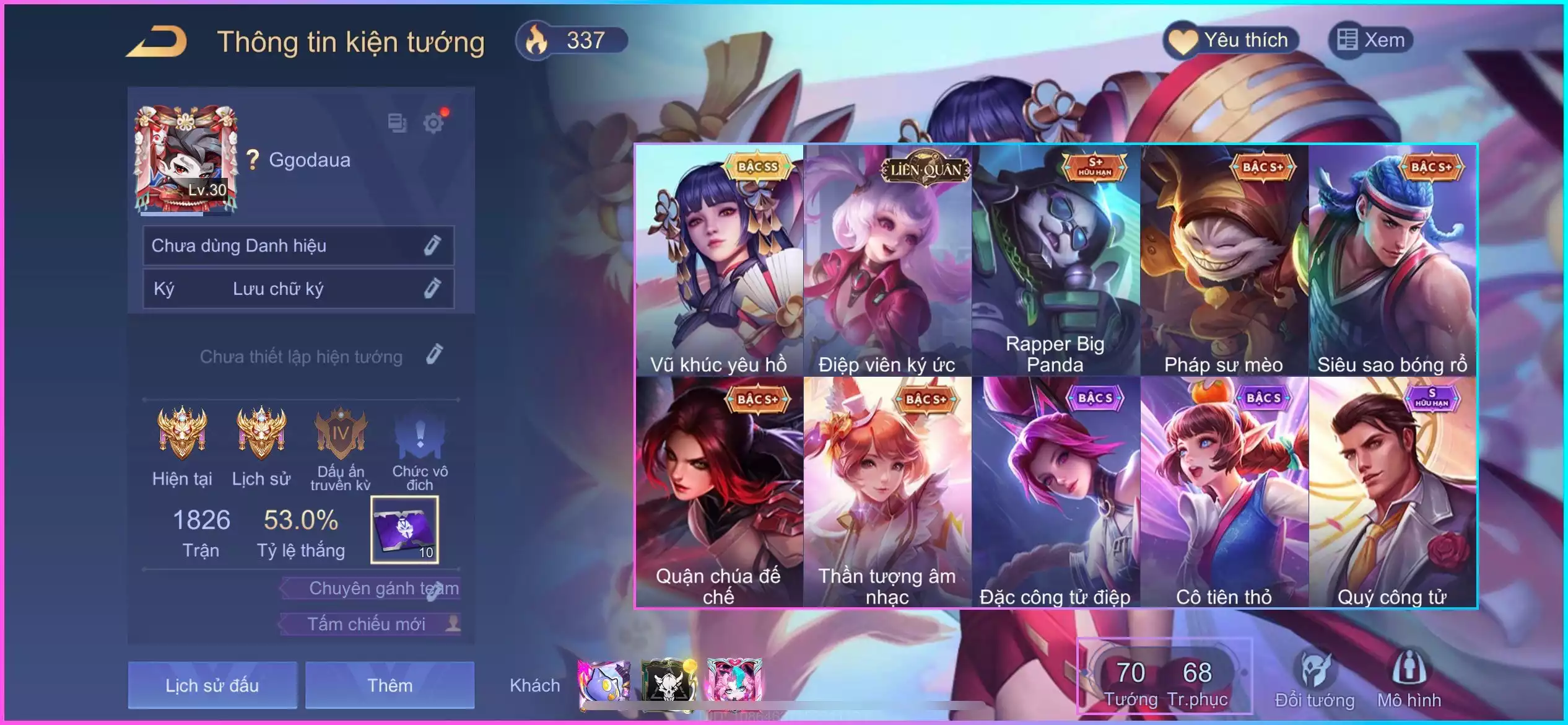
Task: Open Đổi tướng hero swap
Action: tap(1315, 679)
